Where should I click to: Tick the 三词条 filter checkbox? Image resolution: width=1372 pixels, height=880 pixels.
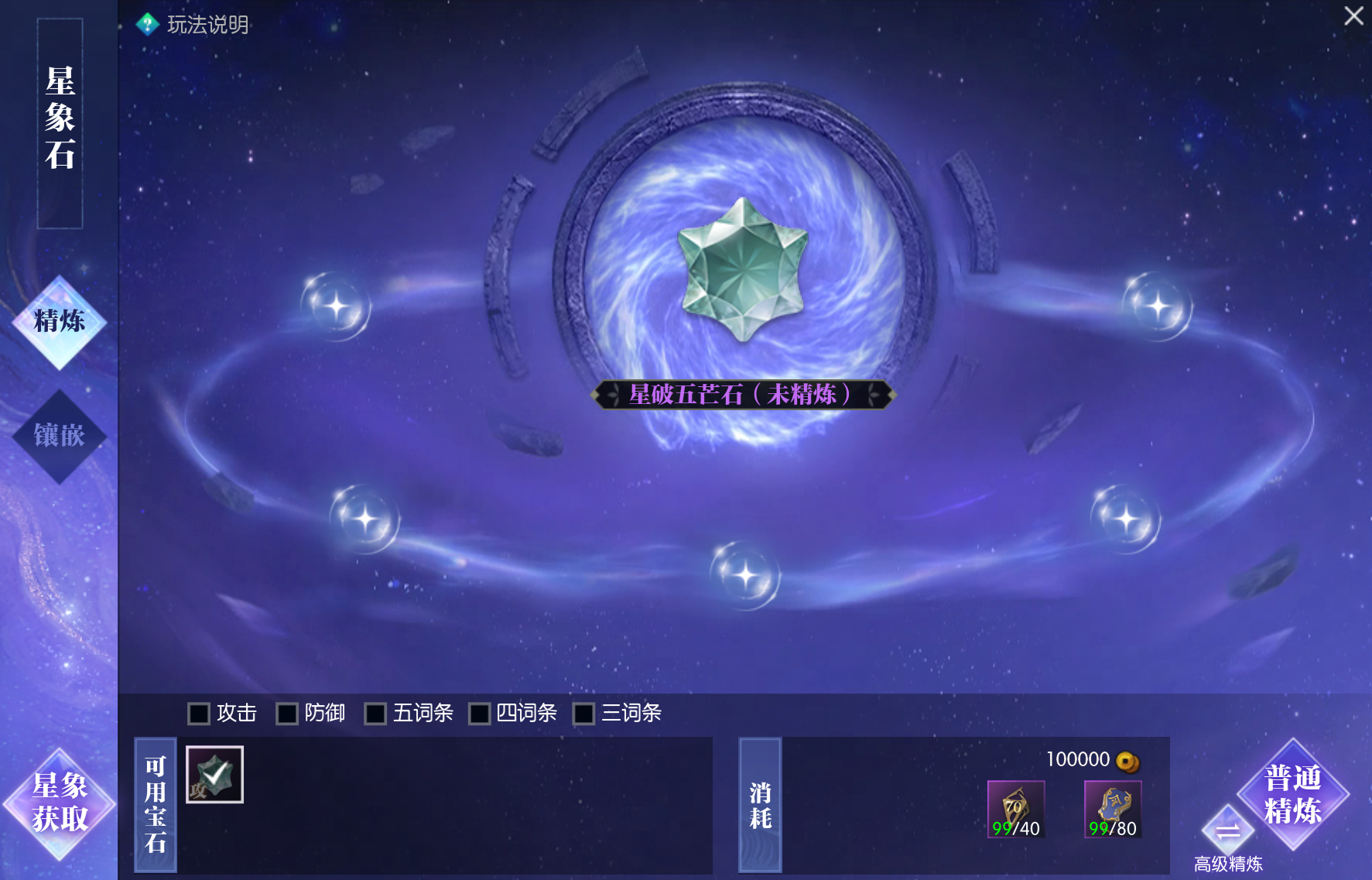click(x=583, y=714)
